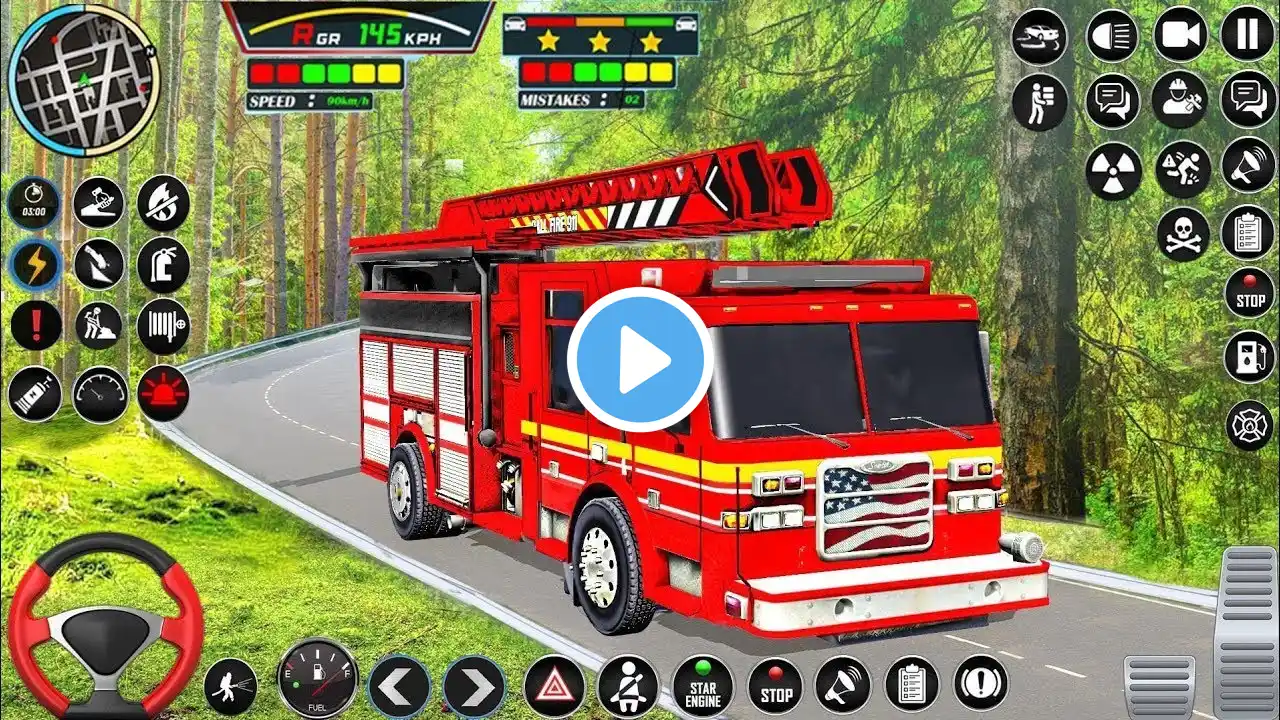This screenshot has height=720, width=1280.
Task: Switch on the headlights icon
Action: tap(1112, 34)
